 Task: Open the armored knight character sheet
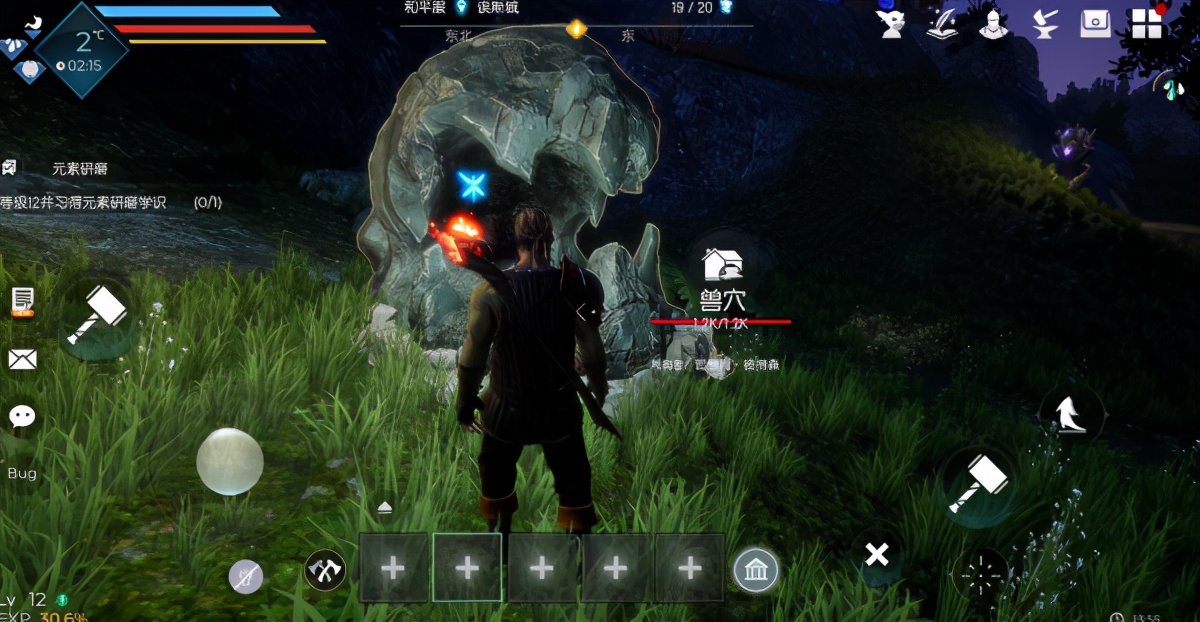click(993, 24)
